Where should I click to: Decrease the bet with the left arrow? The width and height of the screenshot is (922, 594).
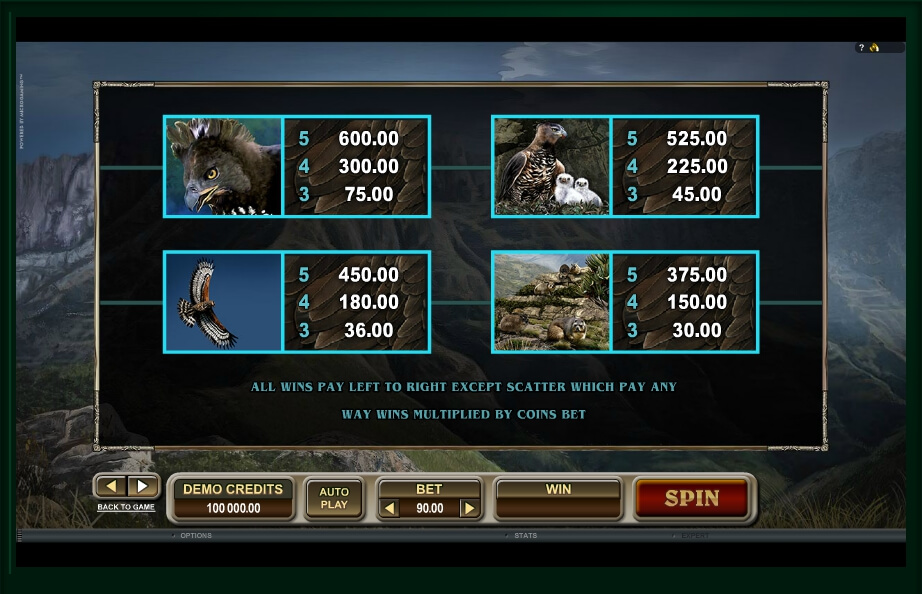pos(391,509)
